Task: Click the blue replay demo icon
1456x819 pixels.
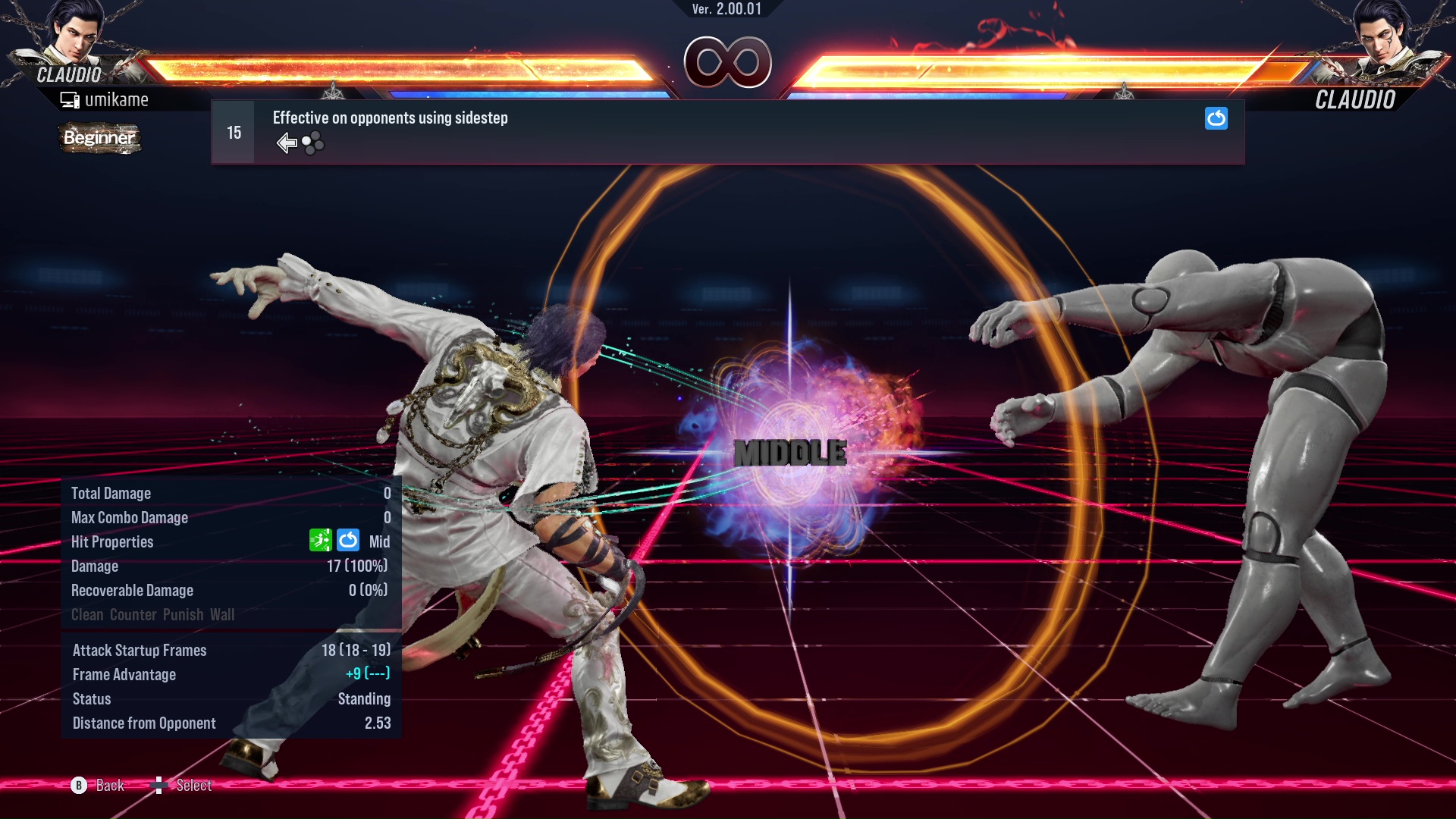Action: [x=1216, y=119]
